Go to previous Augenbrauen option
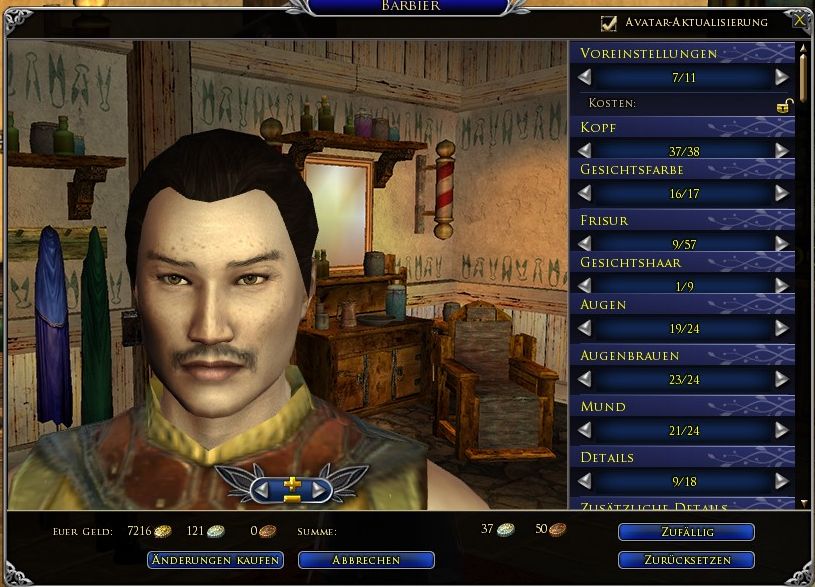Image resolution: width=815 pixels, height=587 pixels. (585, 379)
